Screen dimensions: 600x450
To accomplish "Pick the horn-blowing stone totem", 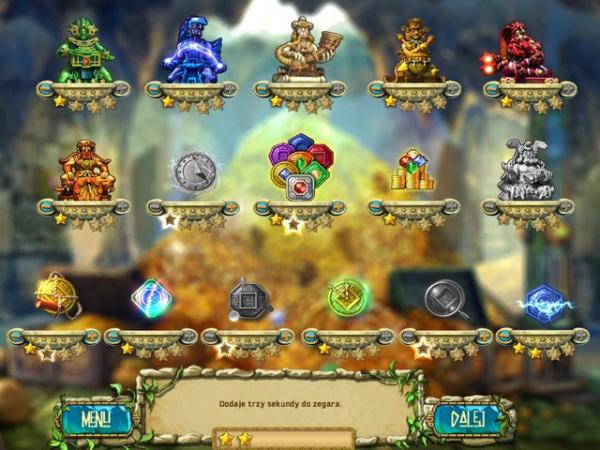I will pos(300,50).
